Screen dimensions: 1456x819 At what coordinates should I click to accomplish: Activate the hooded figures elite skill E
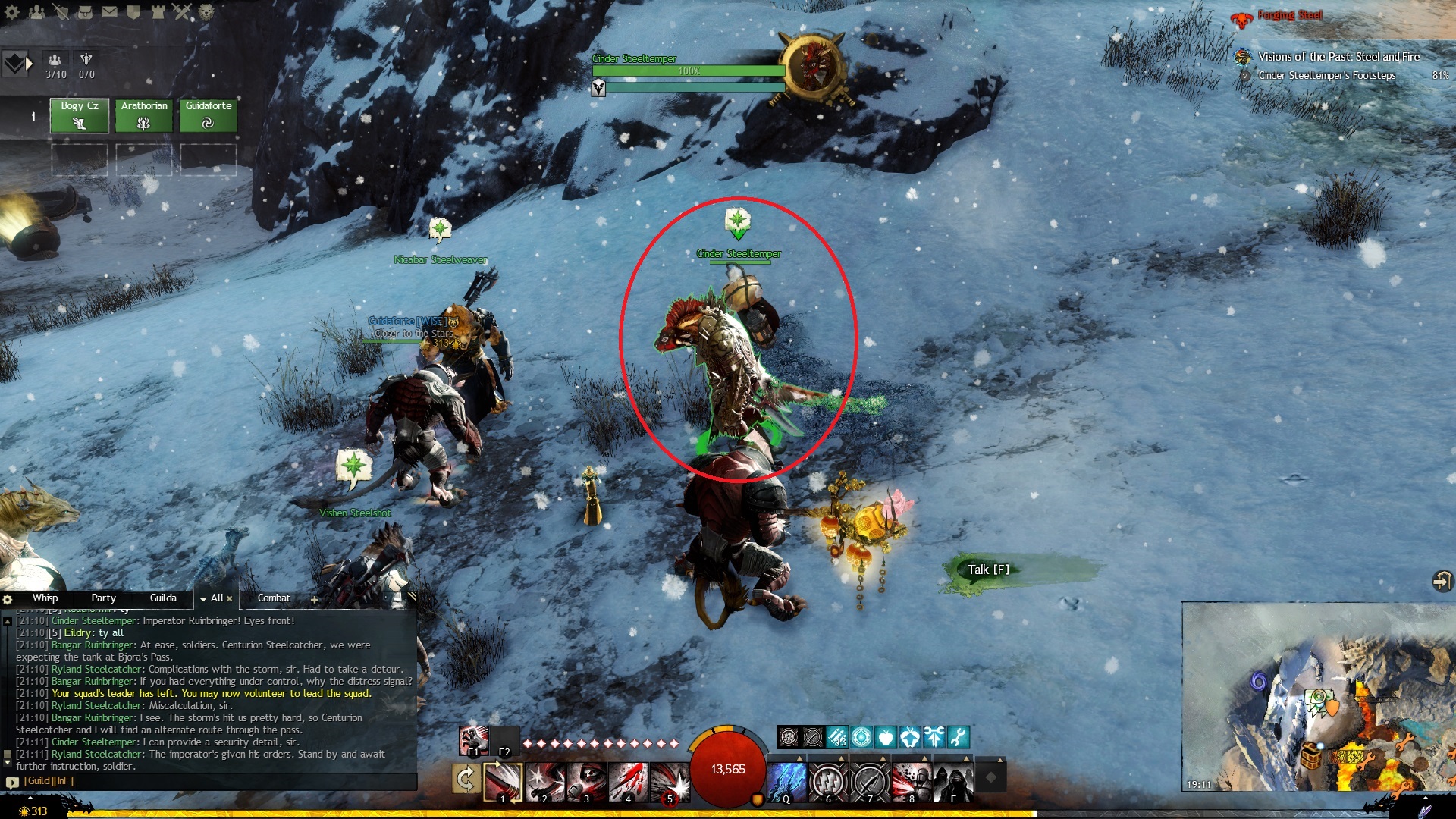click(x=953, y=782)
